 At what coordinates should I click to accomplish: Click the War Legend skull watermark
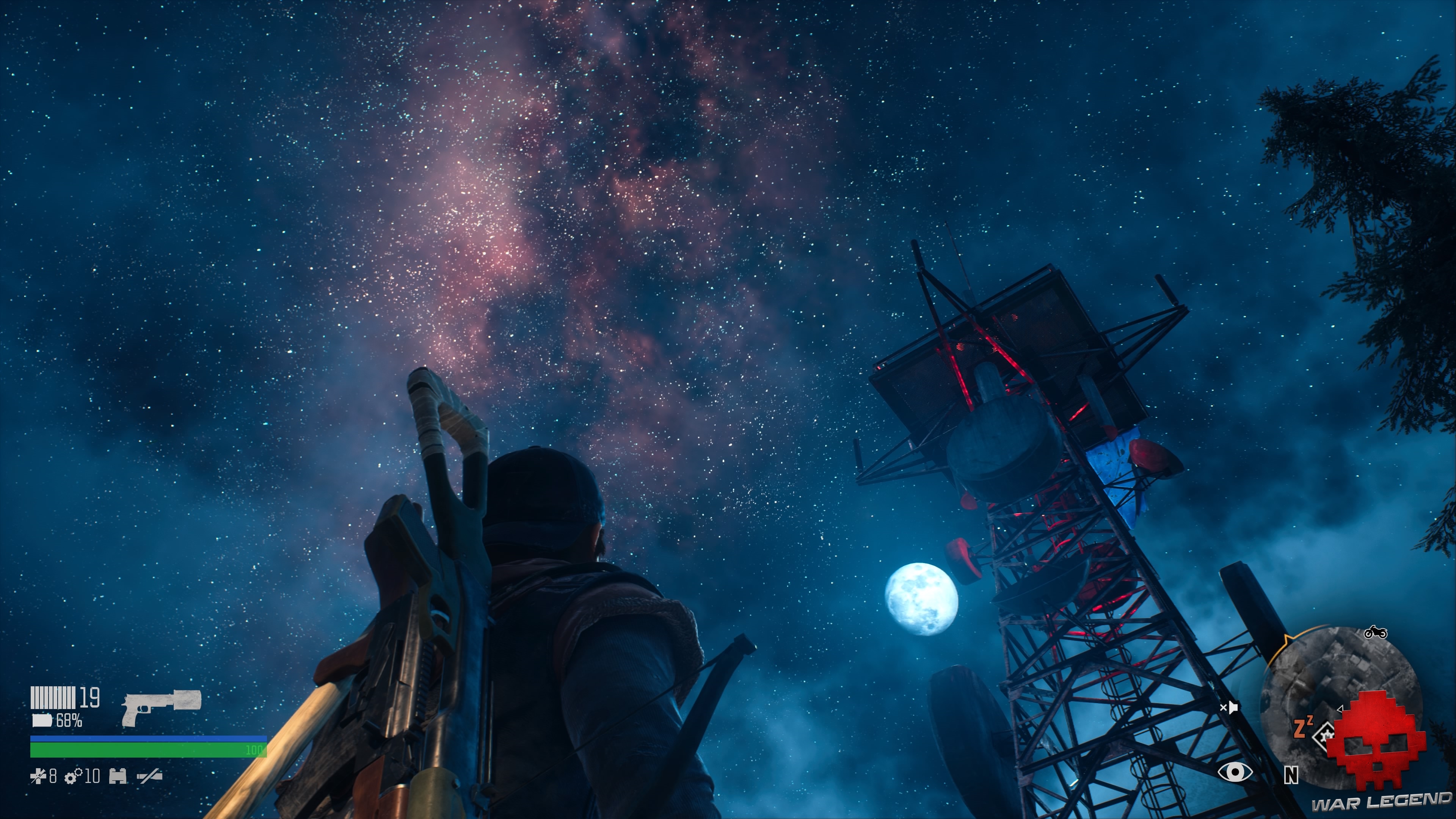click(x=1377, y=741)
